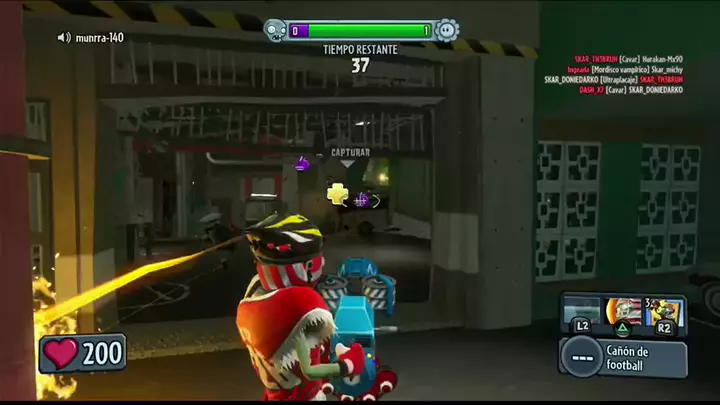Click the zombie team head icon

[x=275, y=31]
